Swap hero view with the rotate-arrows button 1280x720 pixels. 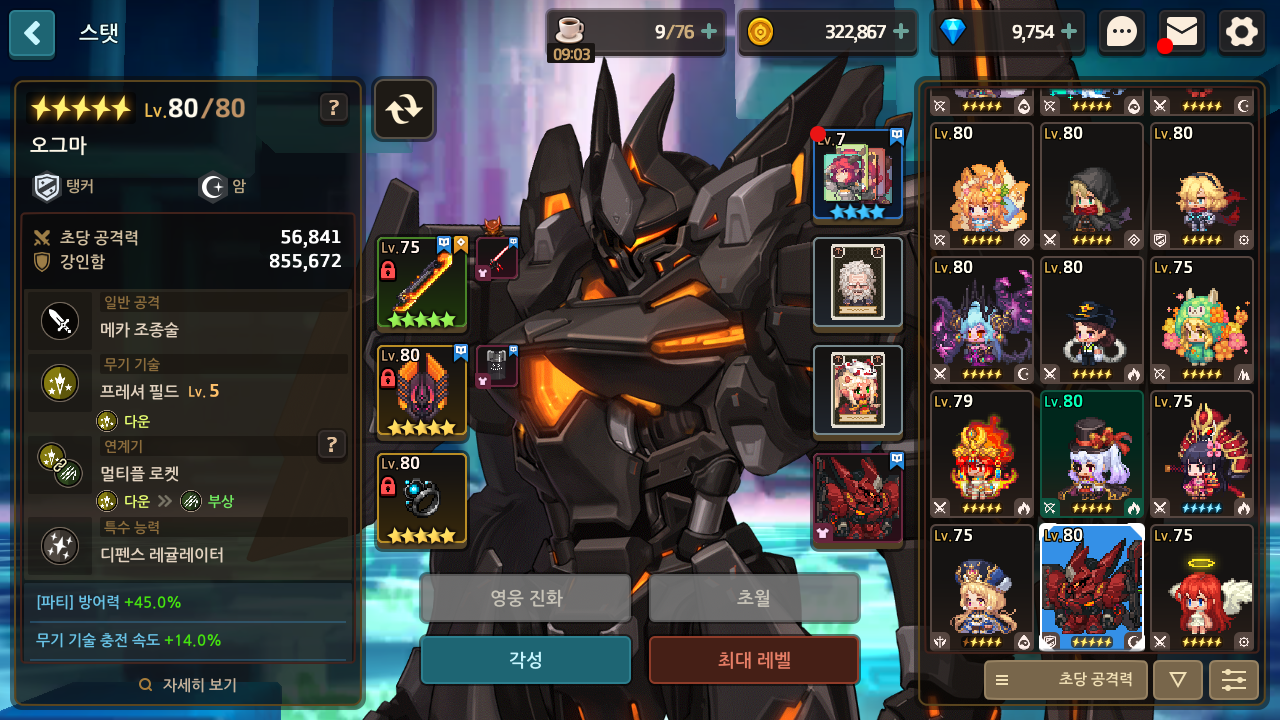tap(404, 109)
